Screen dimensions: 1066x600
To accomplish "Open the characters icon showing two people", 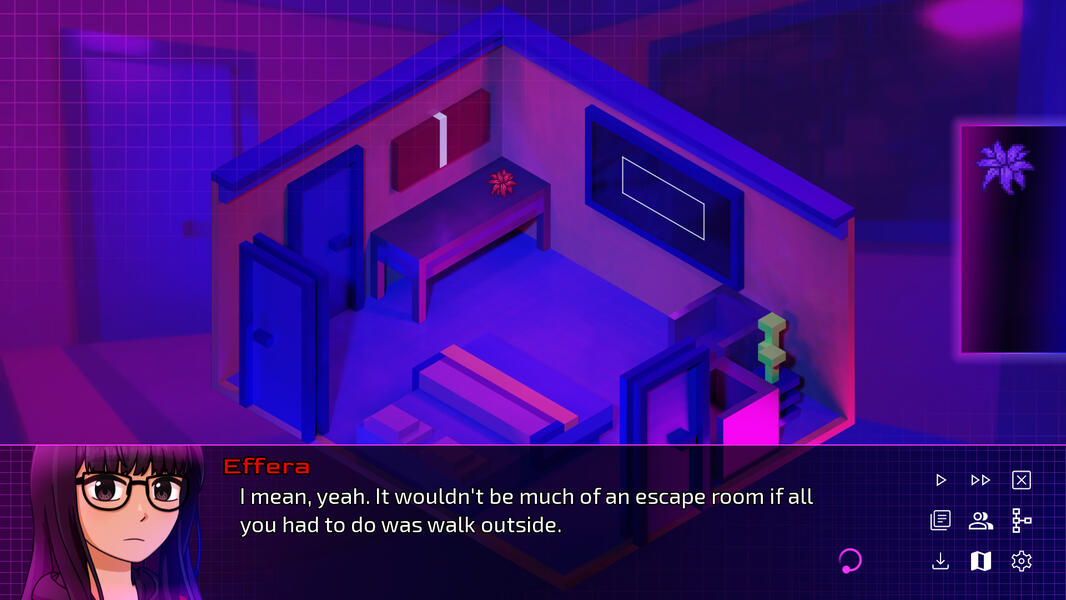I will (x=980, y=520).
